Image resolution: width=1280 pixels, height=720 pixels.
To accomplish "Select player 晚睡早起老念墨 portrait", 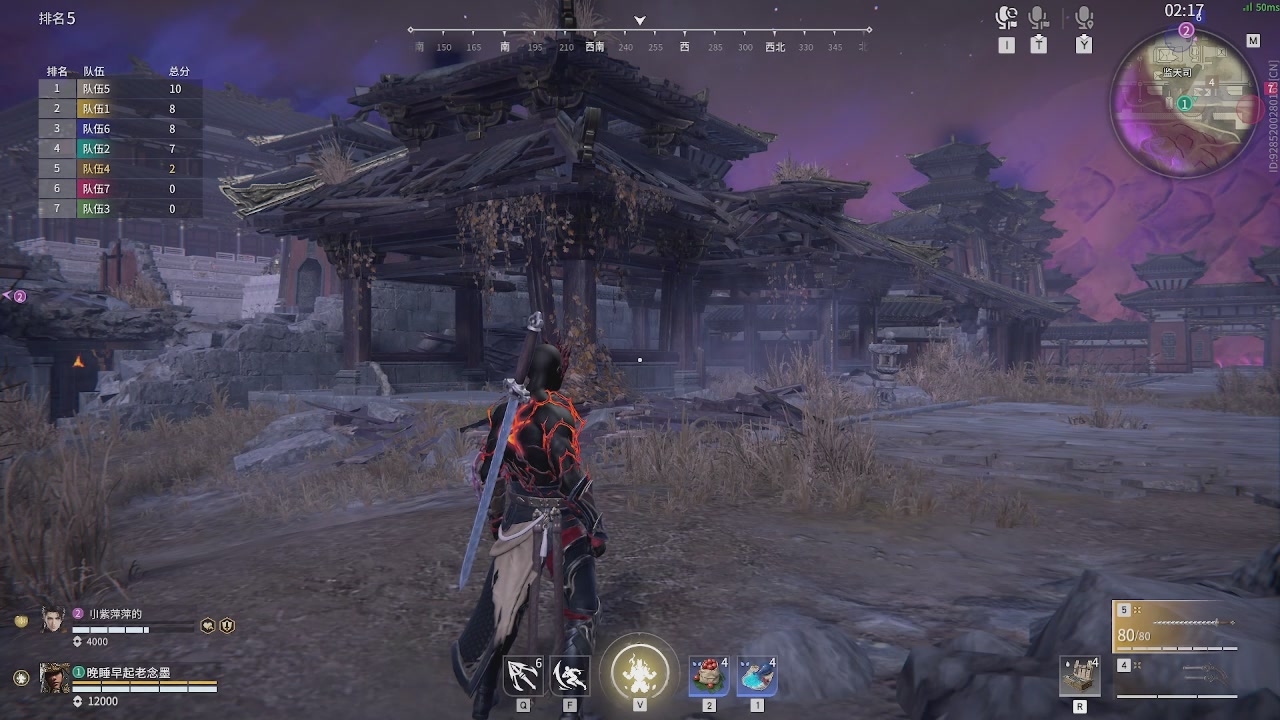I will [x=54, y=678].
